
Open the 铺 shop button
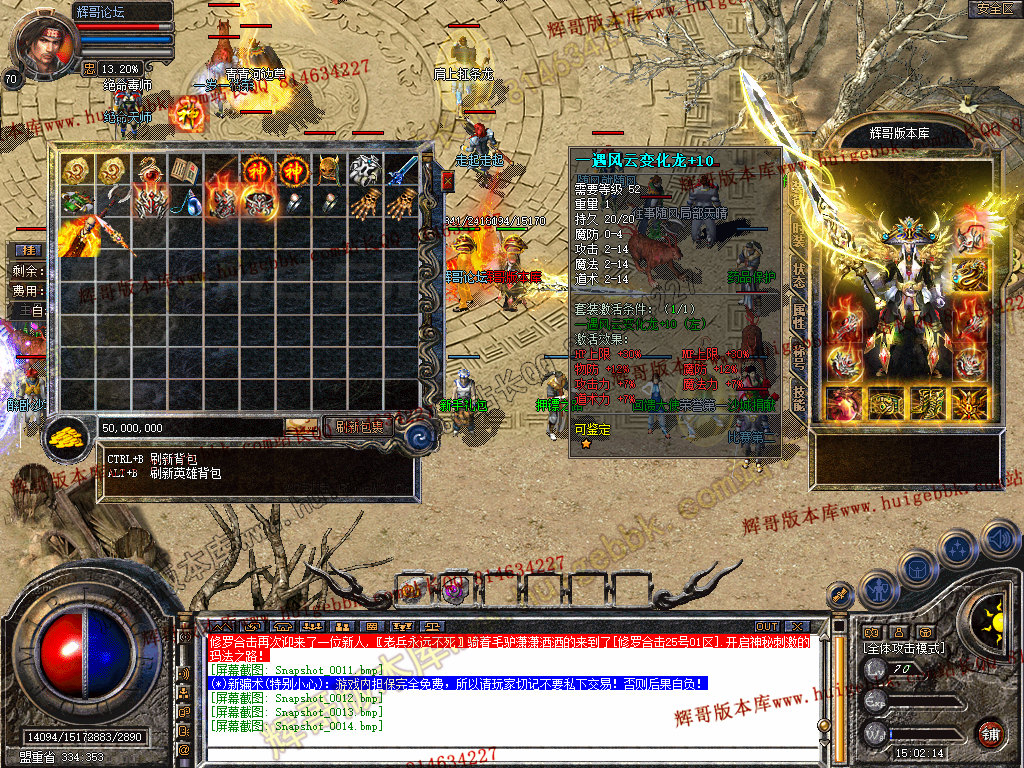point(990,733)
